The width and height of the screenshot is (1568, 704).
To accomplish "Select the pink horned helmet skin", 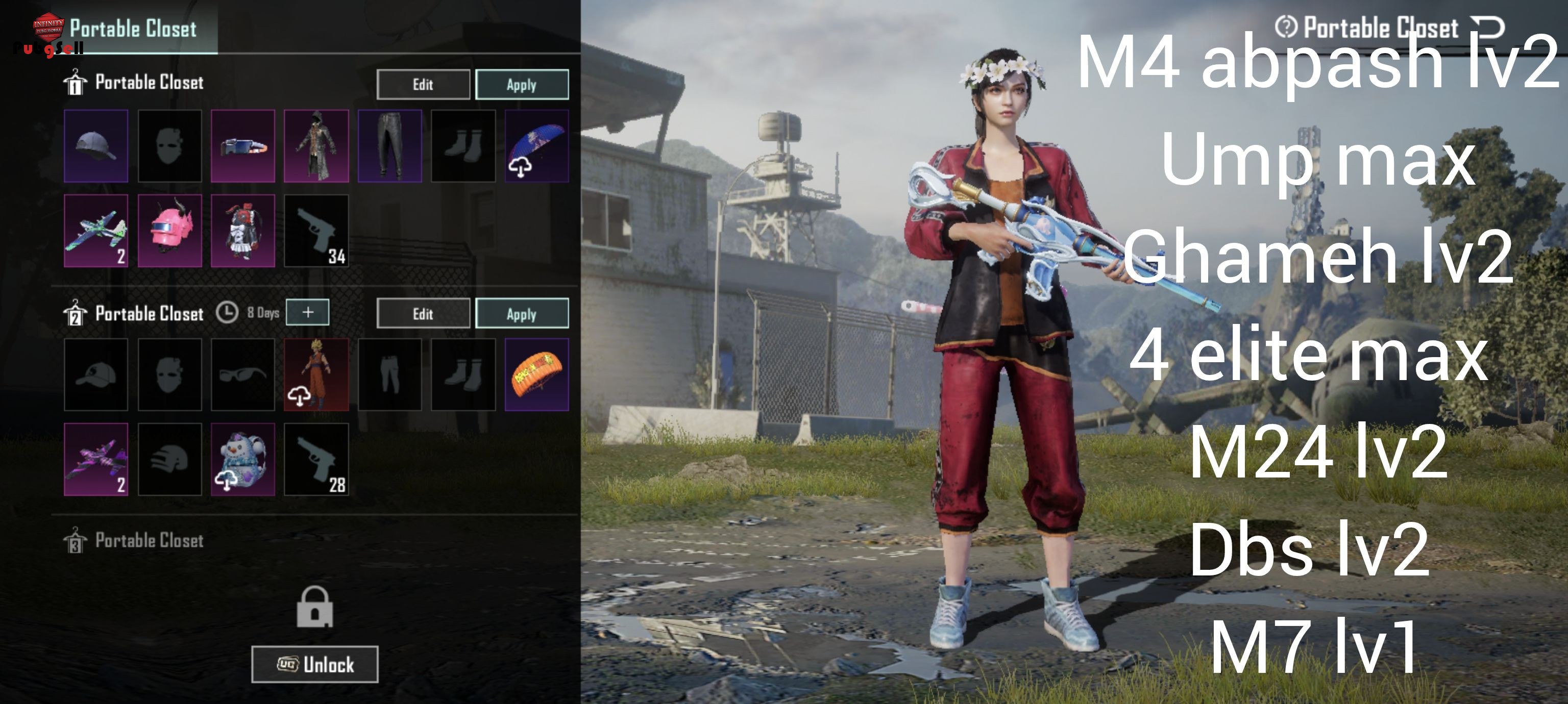I will coord(170,231).
